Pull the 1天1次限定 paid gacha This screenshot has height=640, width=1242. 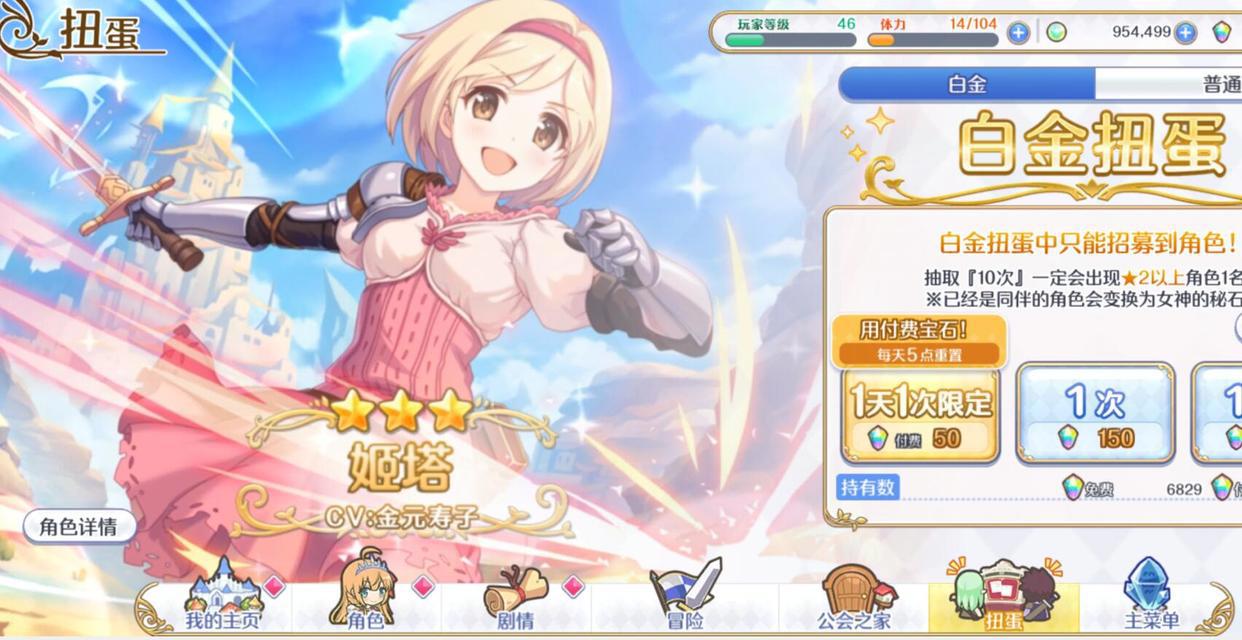coord(921,414)
